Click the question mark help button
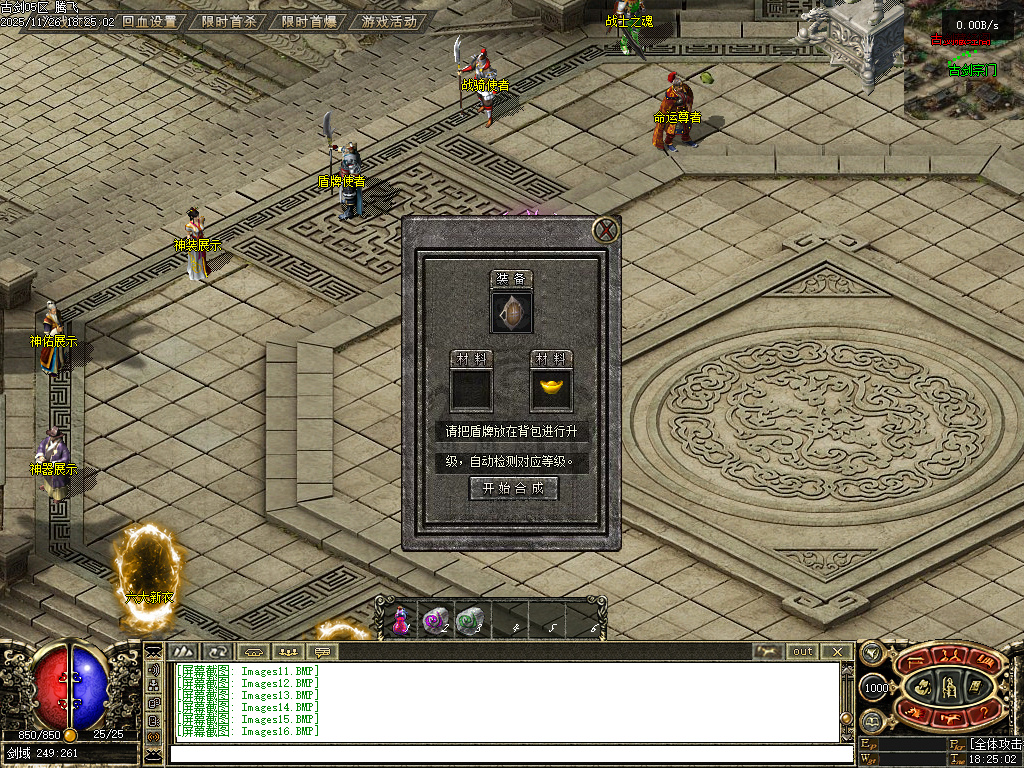Screen dimensions: 1024x768 pyautogui.click(x=983, y=712)
